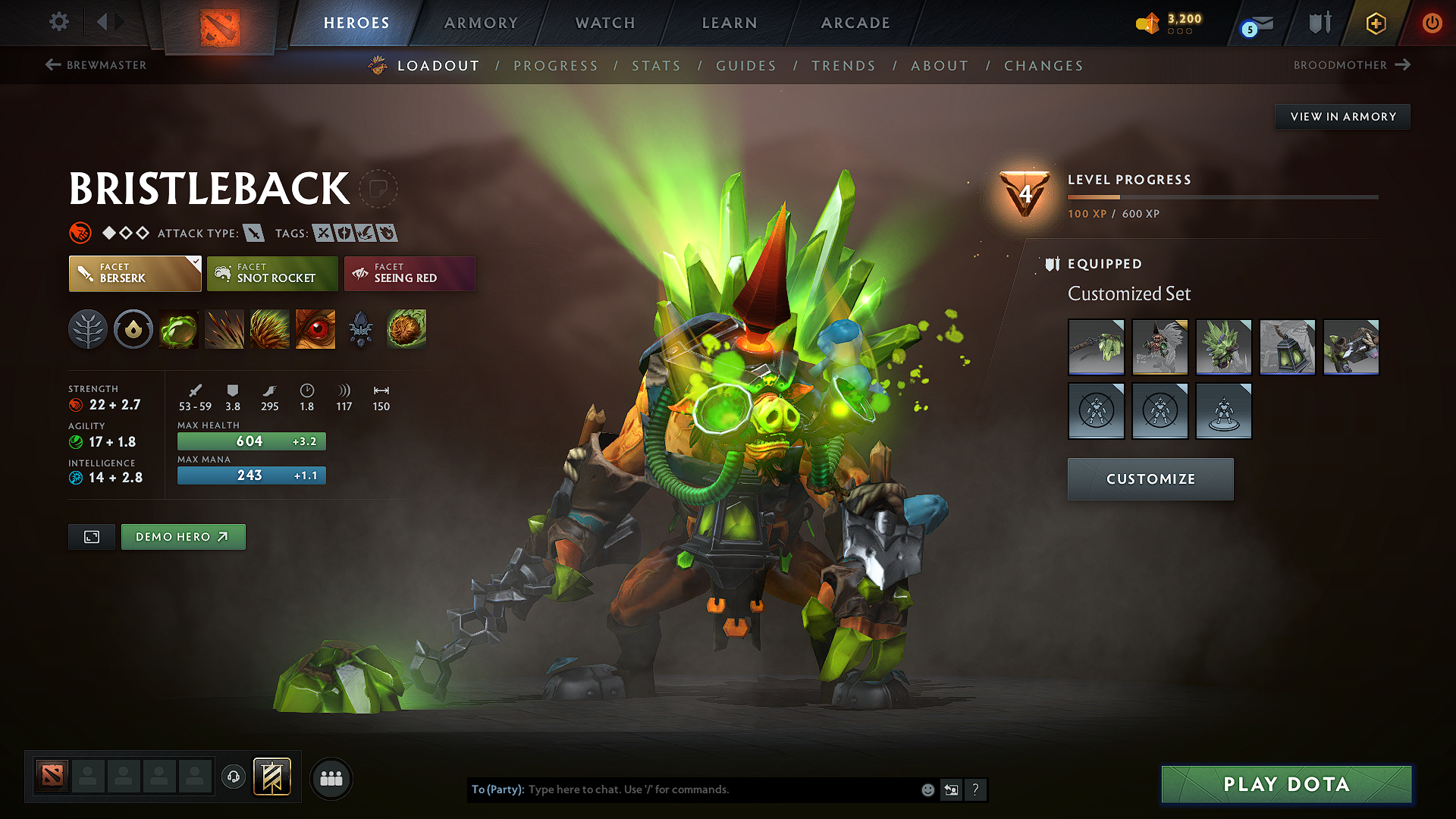Image resolution: width=1456 pixels, height=819 pixels.
Task: Go to previous hero Brewmaster
Action: (96, 65)
